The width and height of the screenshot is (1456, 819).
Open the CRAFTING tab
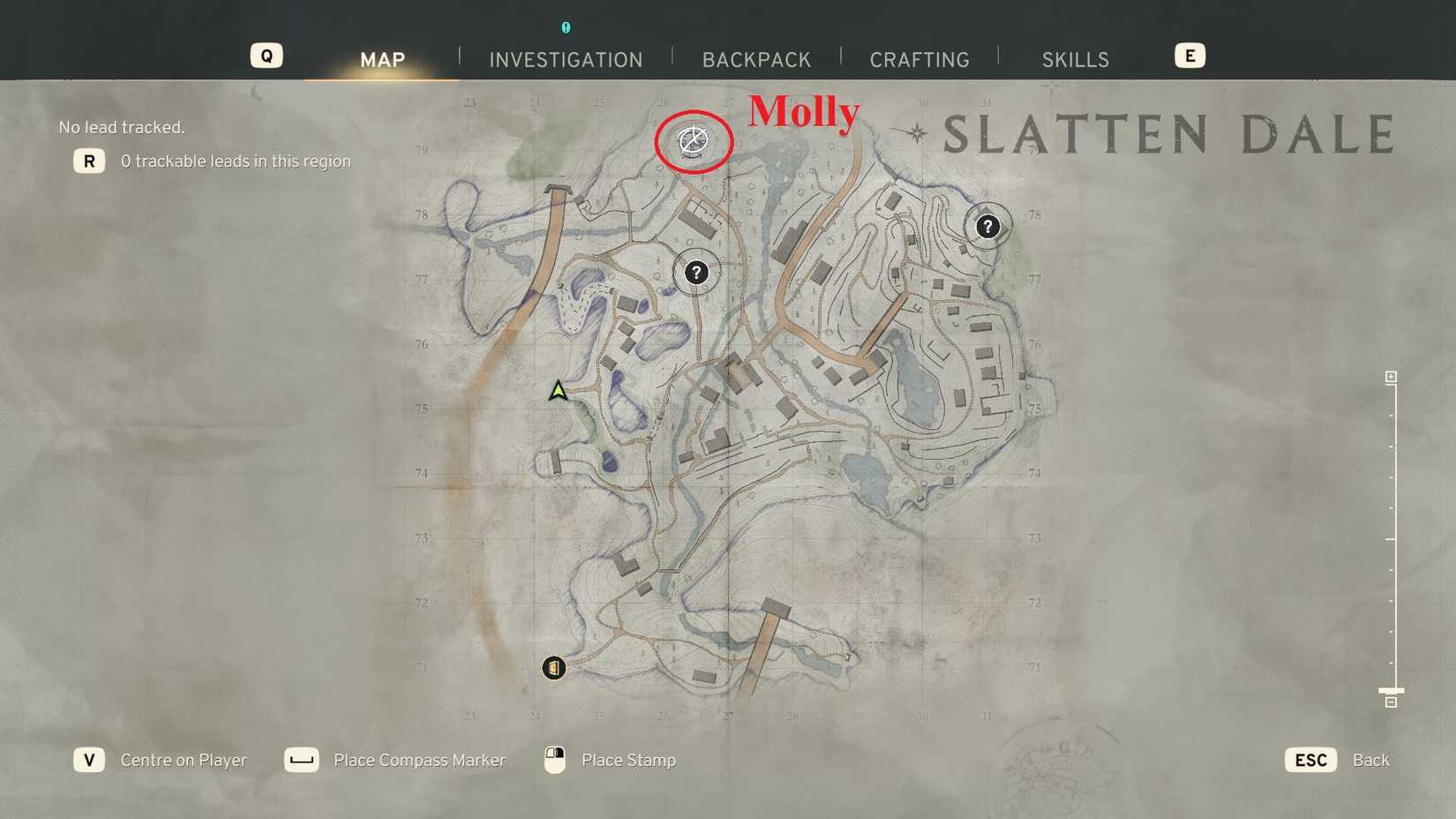coord(919,59)
